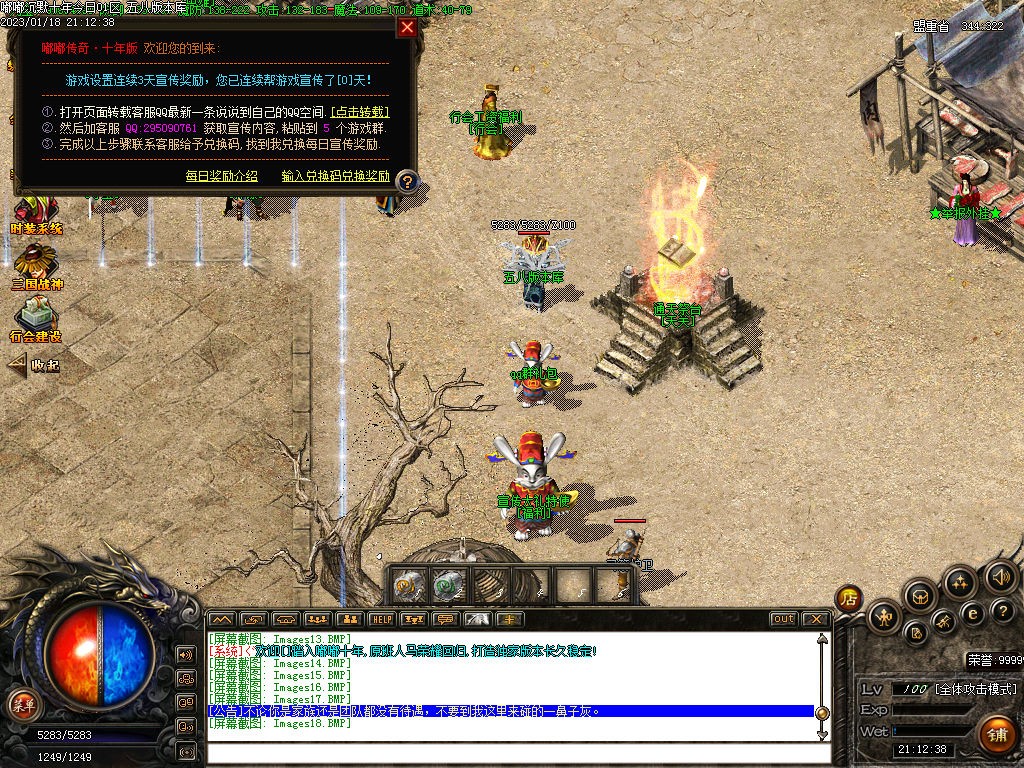This screenshot has width=1024, height=768.
Task: Click the HELP button on chat toolbar
Action: pyautogui.click(x=380, y=619)
